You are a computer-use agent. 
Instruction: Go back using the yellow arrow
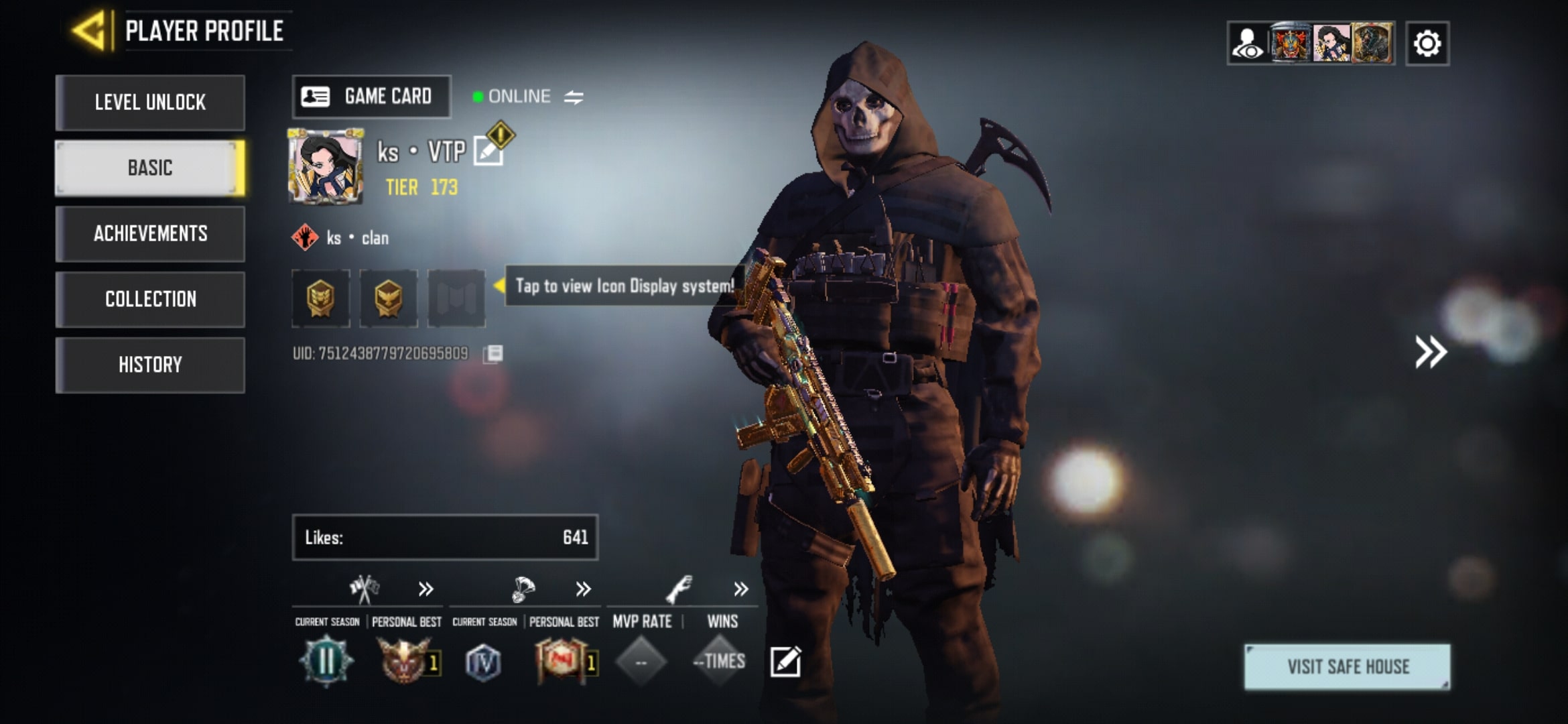tap(90, 31)
